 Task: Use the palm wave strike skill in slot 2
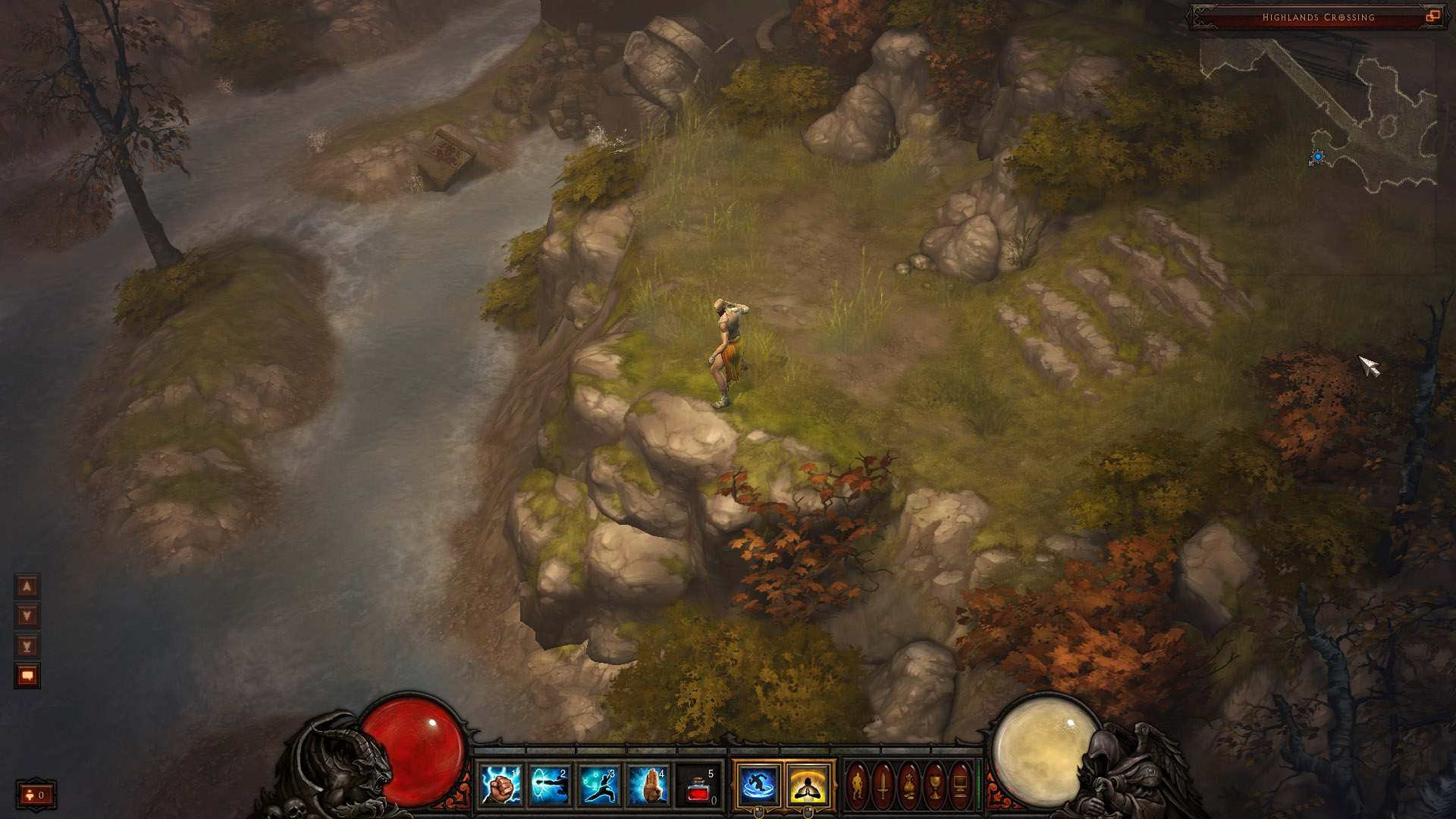[x=550, y=785]
